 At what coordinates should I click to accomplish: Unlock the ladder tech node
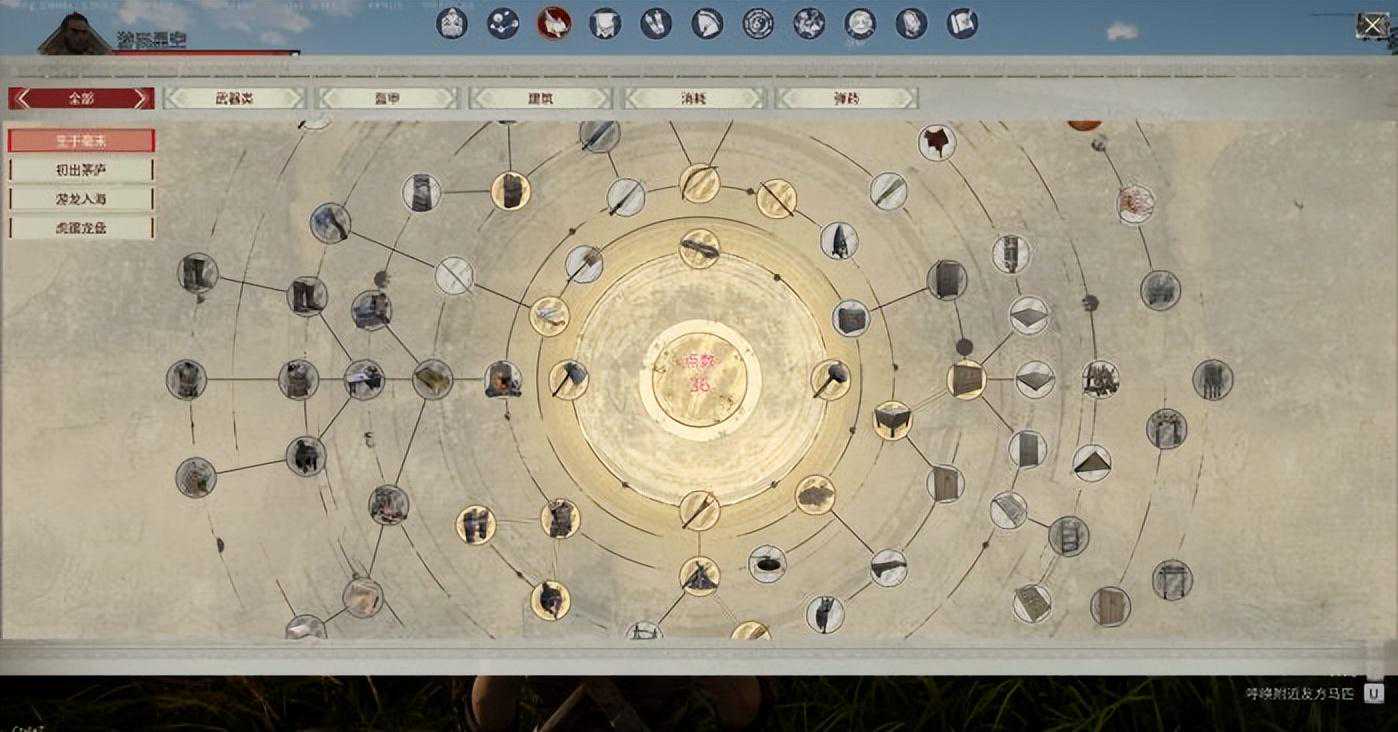click(x=1068, y=536)
